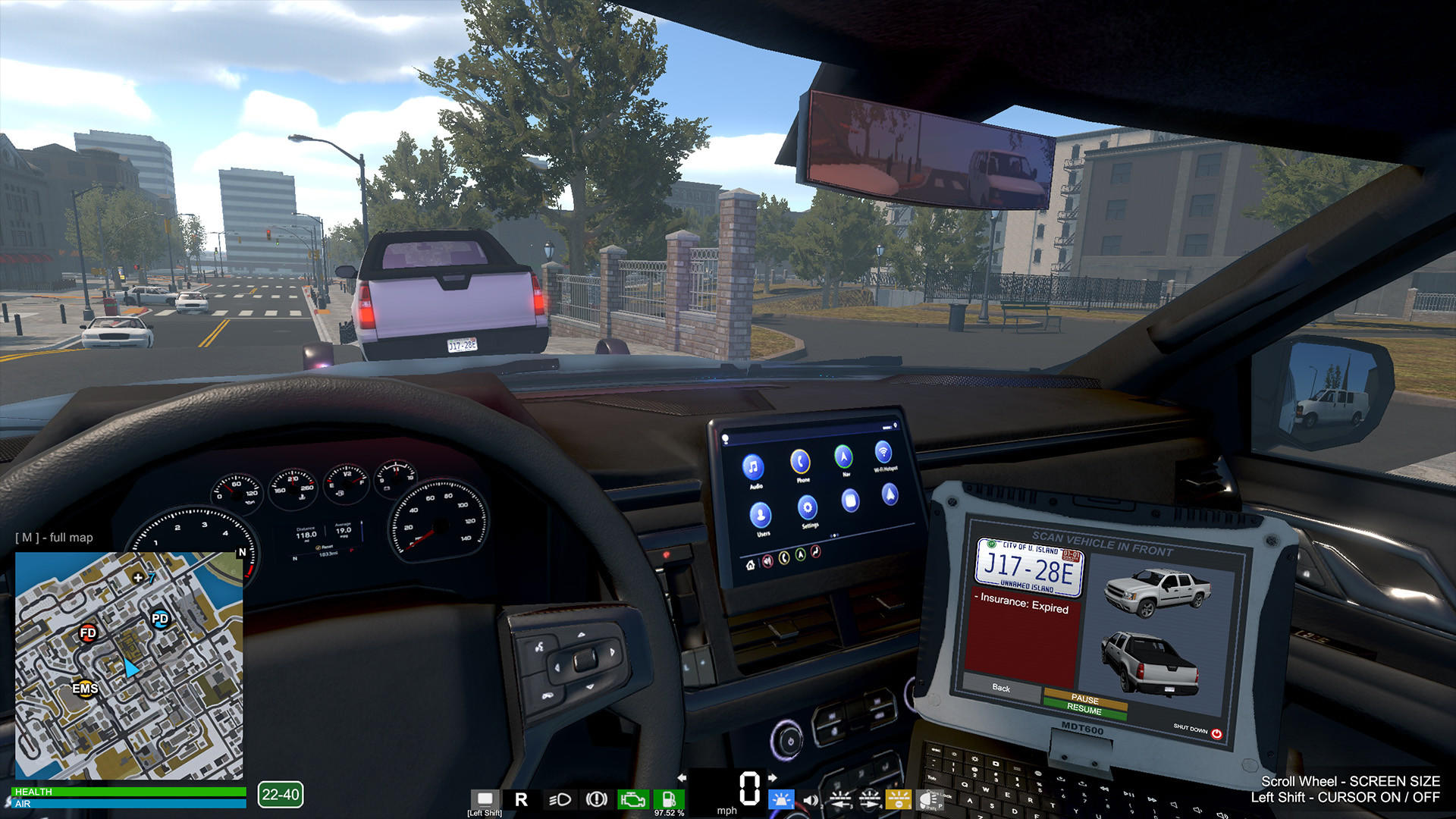Toggle the headlights icon in the bottom bar
1456x819 pixels.
[560, 799]
